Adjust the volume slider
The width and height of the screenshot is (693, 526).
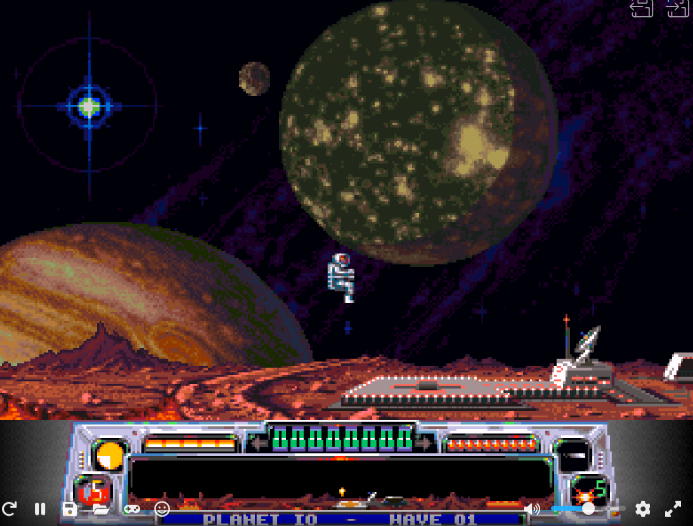click(x=586, y=509)
